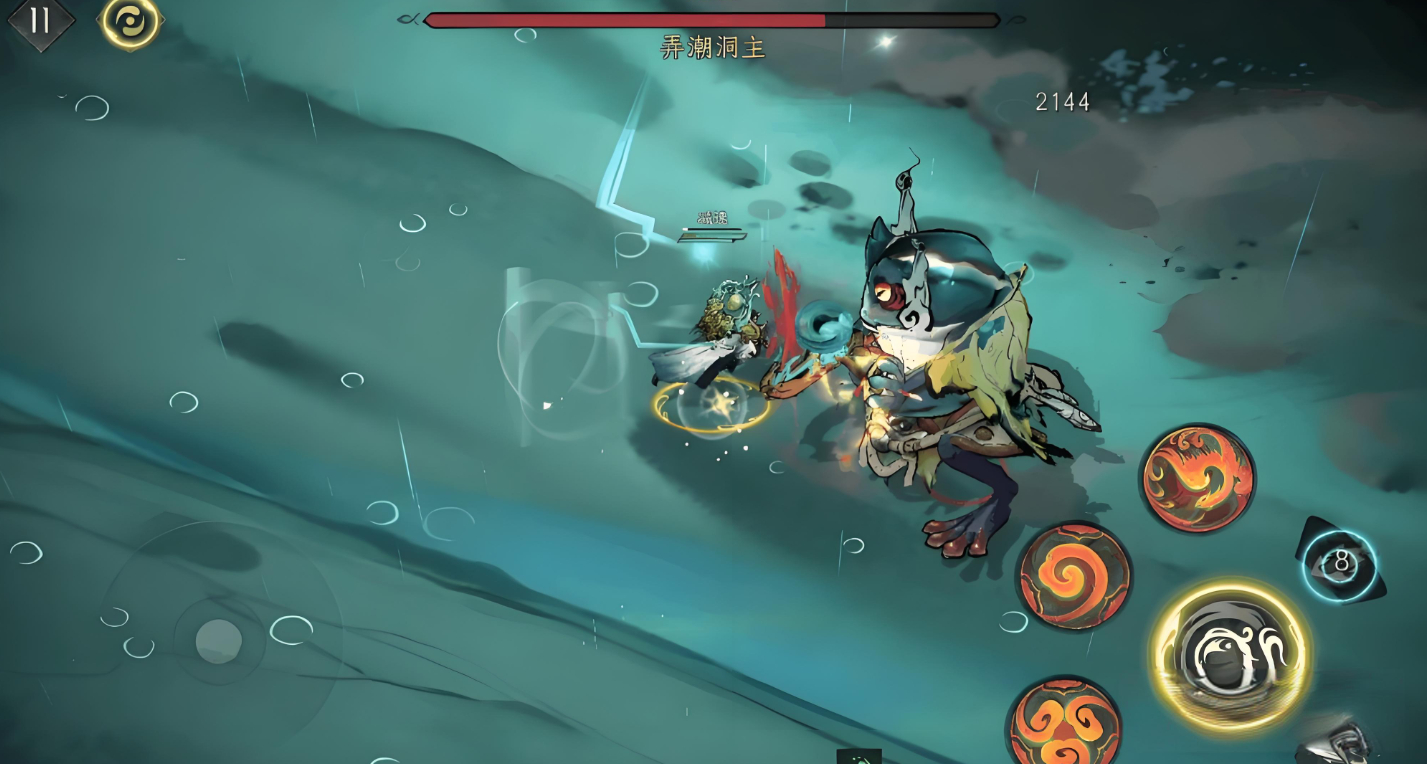Tap the blue-ringed button showing 8
1427x764 pixels.
click(1341, 564)
